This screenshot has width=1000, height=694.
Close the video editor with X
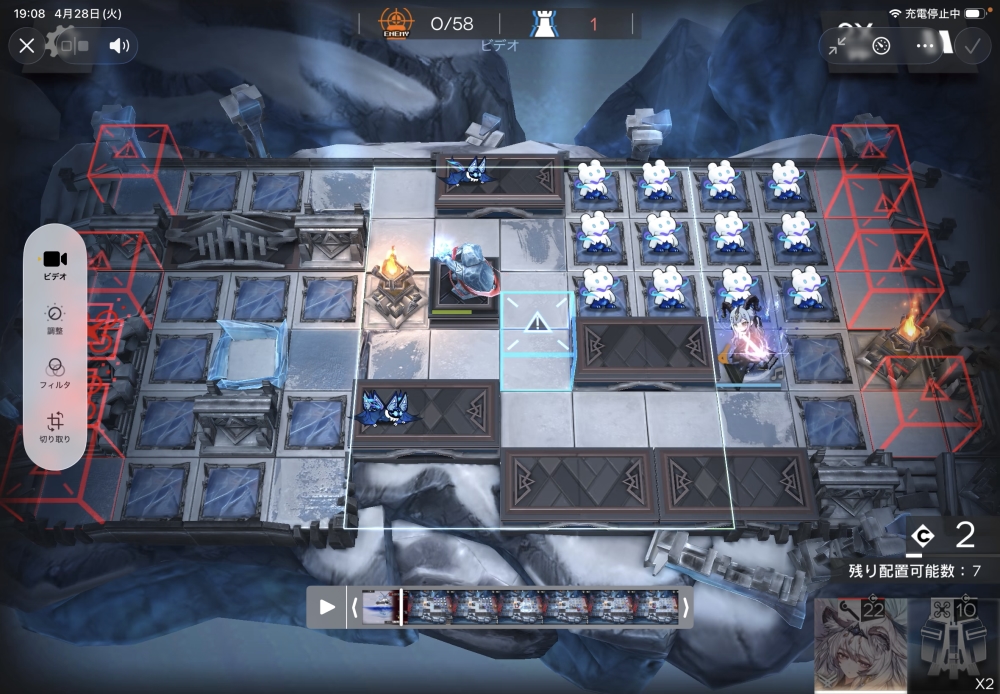tap(27, 45)
